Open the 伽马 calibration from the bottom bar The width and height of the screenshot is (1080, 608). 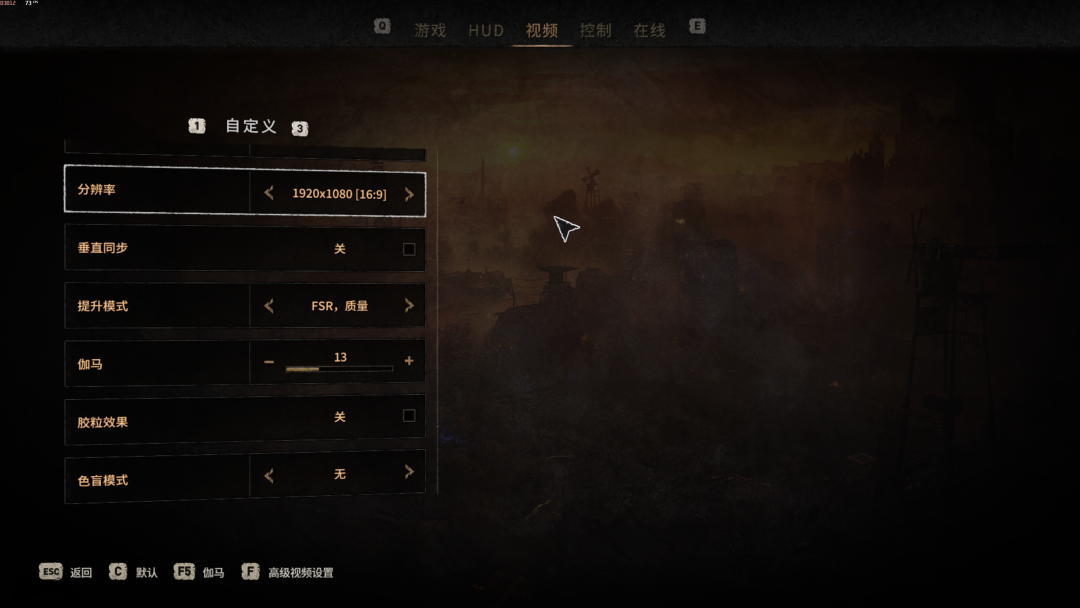[213, 573]
